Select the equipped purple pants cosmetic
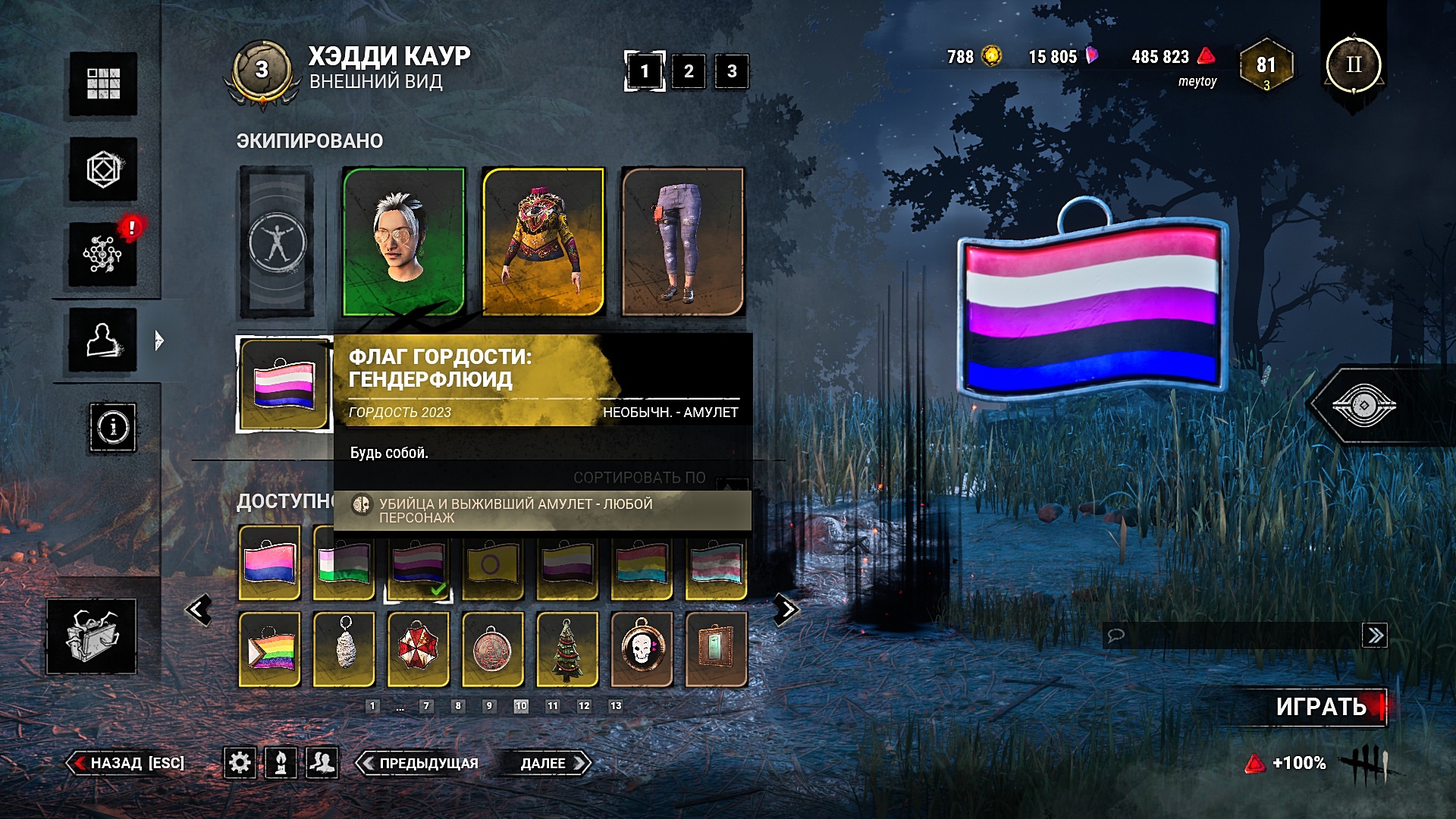Image resolution: width=1456 pixels, height=819 pixels. 682,241
